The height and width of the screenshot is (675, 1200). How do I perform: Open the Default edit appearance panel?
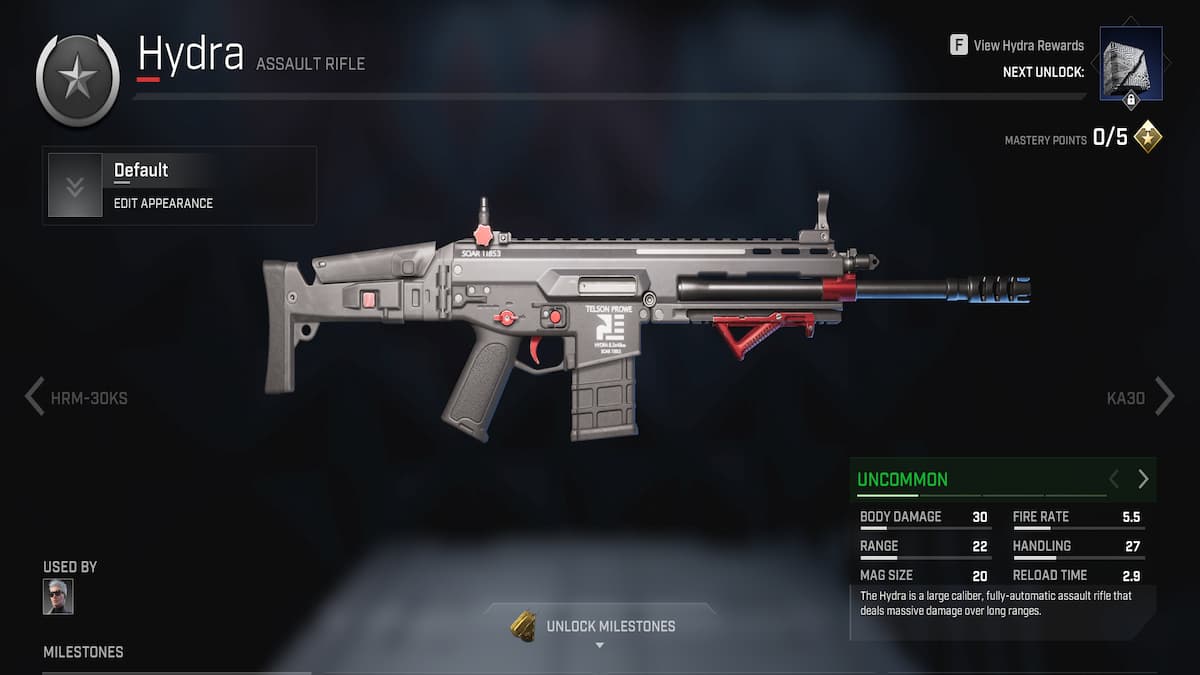coord(180,186)
